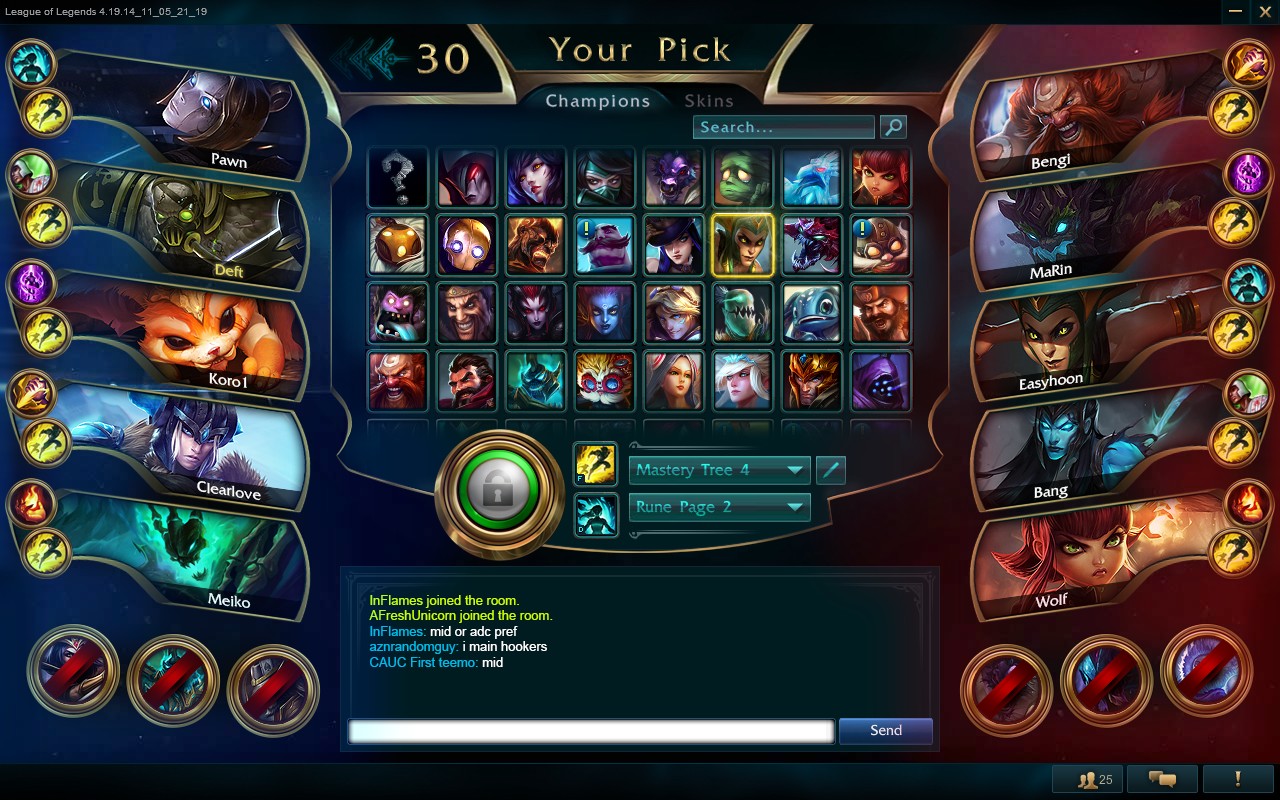Choose Blitzcrank's portrait
This screenshot has height=800, width=1280.
[467, 245]
